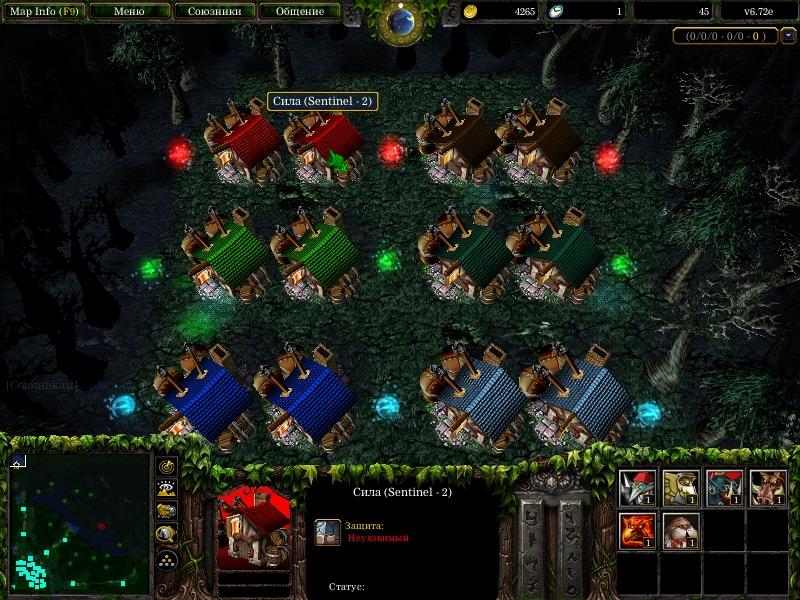Select the brown tusked beast hero icon
The height and width of the screenshot is (600, 800).
[x=768, y=488]
